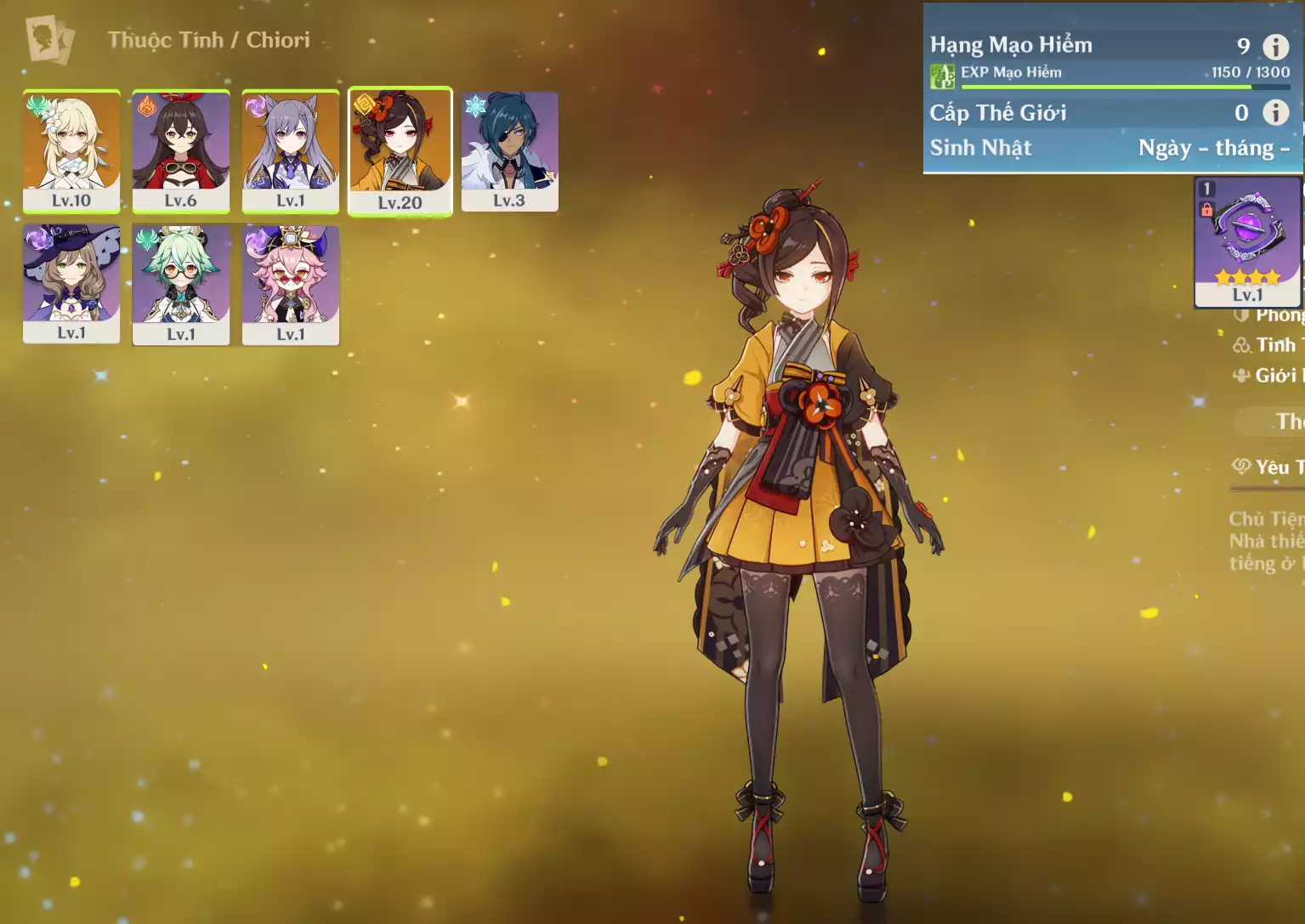Viewport: 1305px width, 924px height.
Task: Select the Lumine character portrait Lv.10
Action: 71,150
